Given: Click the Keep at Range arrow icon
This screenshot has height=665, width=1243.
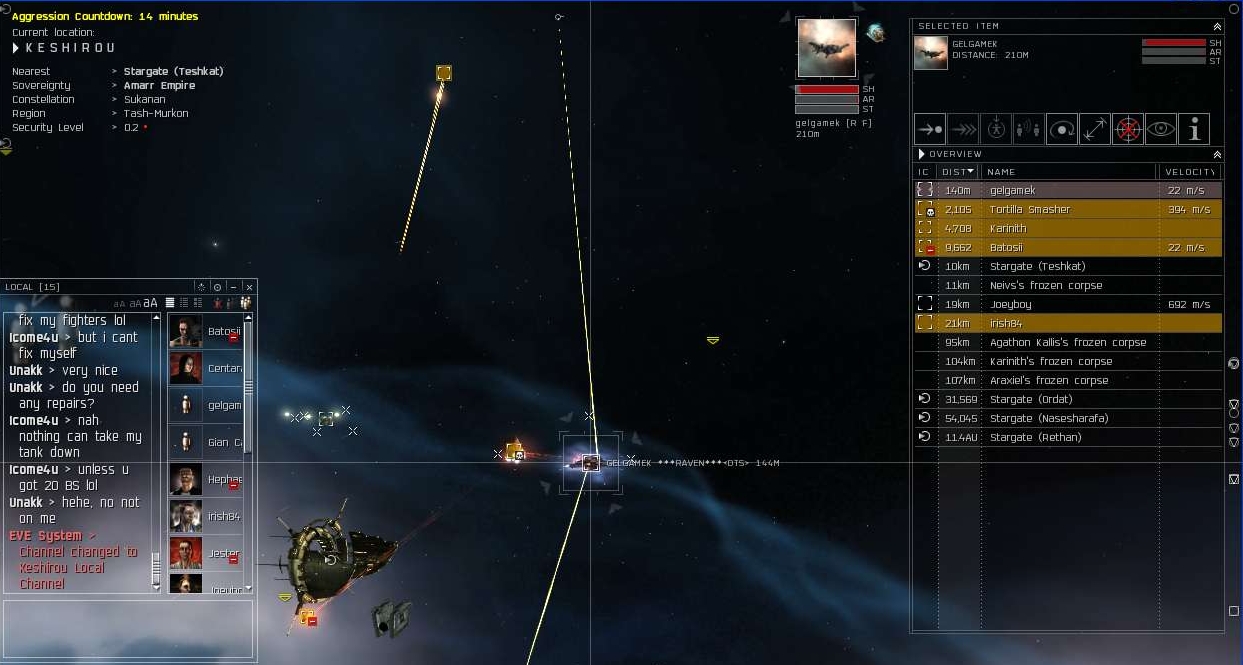Looking at the screenshot, I should (1094, 129).
